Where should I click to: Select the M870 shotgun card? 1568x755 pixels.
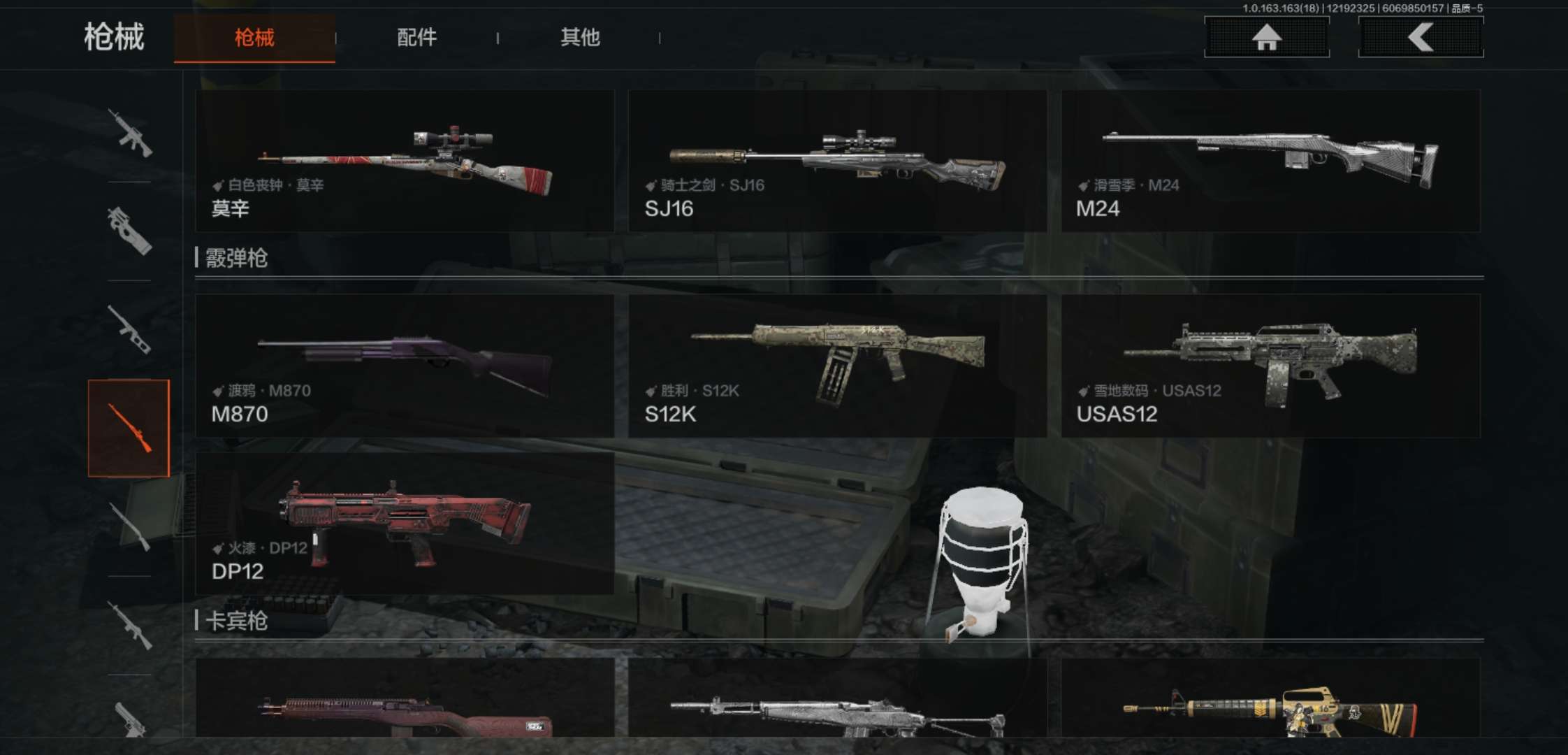405,366
